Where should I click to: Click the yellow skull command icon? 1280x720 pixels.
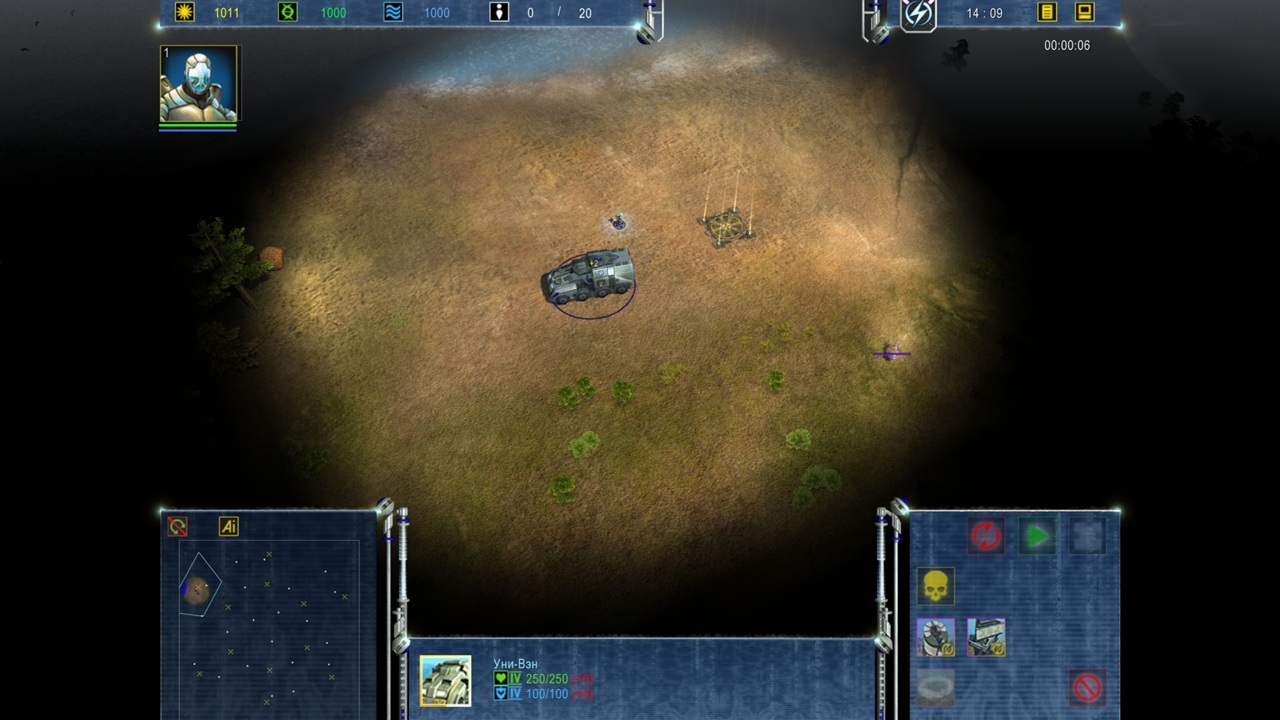click(x=936, y=586)
